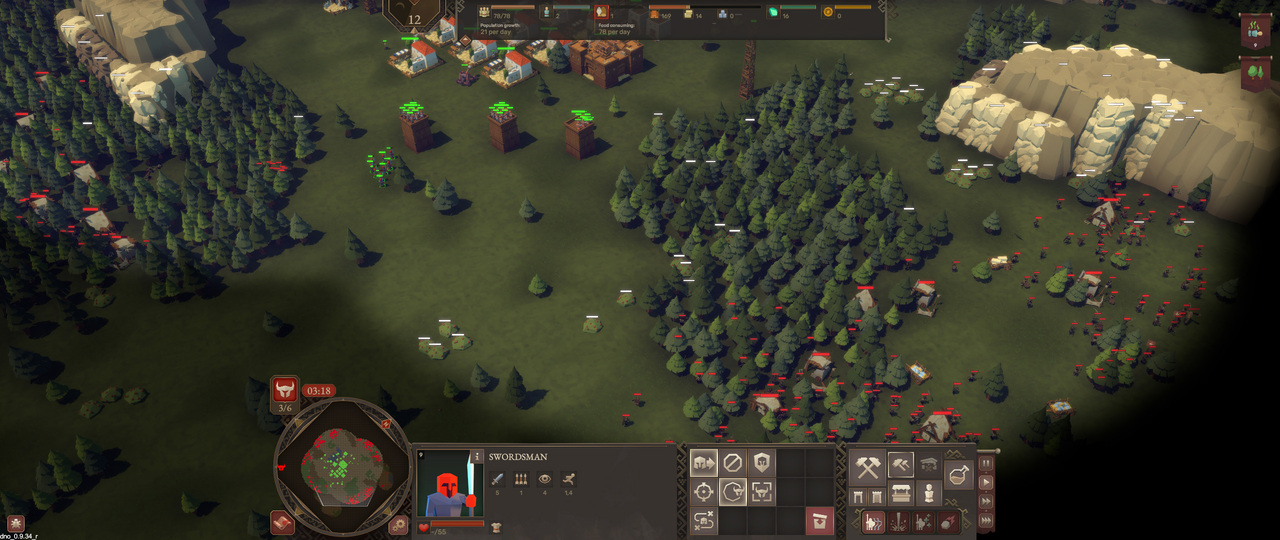
Task: Select the market stall building category
Action: tap(899, 494)
